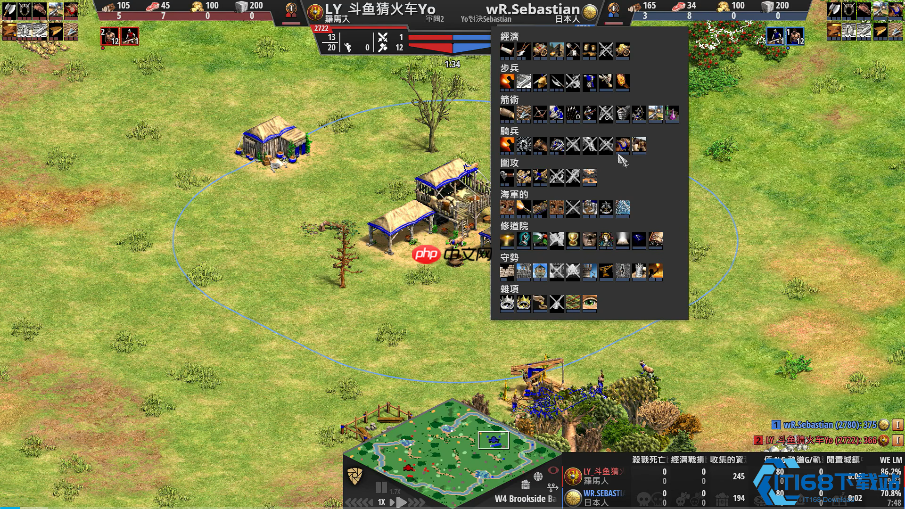Click the first icon in the 經濟 row
Image resolution: width=905 pixels, height=509 pixels.
click(x=508, y=50)
